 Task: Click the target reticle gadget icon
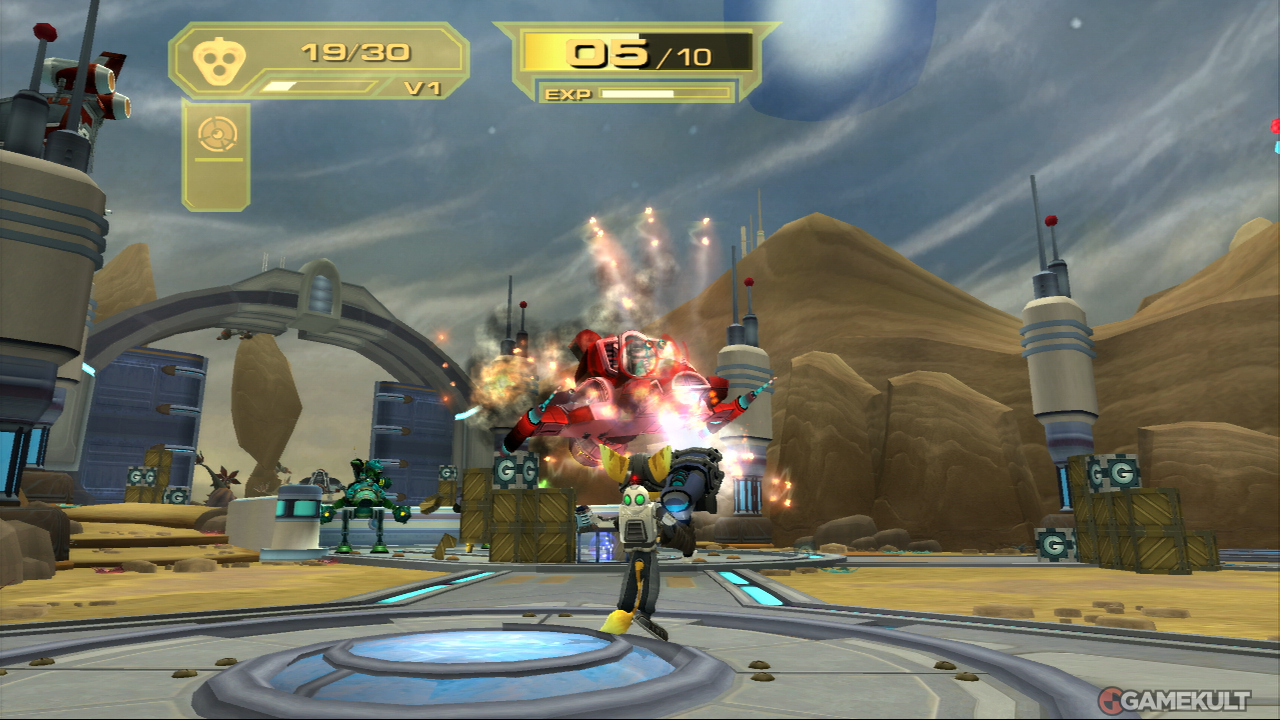tap(216, 136)
